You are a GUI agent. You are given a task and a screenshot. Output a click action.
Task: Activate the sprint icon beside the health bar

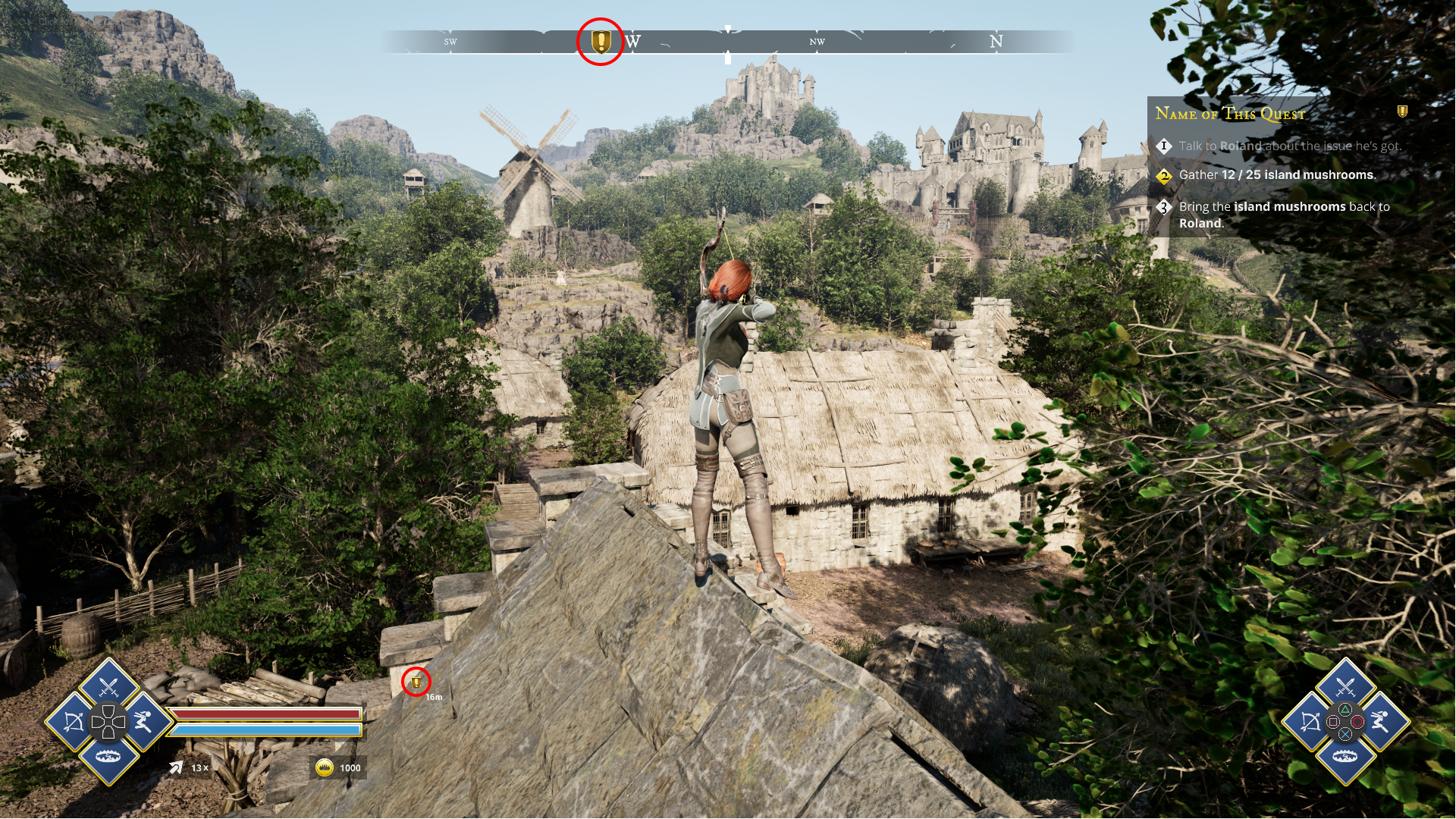click(x=143, y=721)
